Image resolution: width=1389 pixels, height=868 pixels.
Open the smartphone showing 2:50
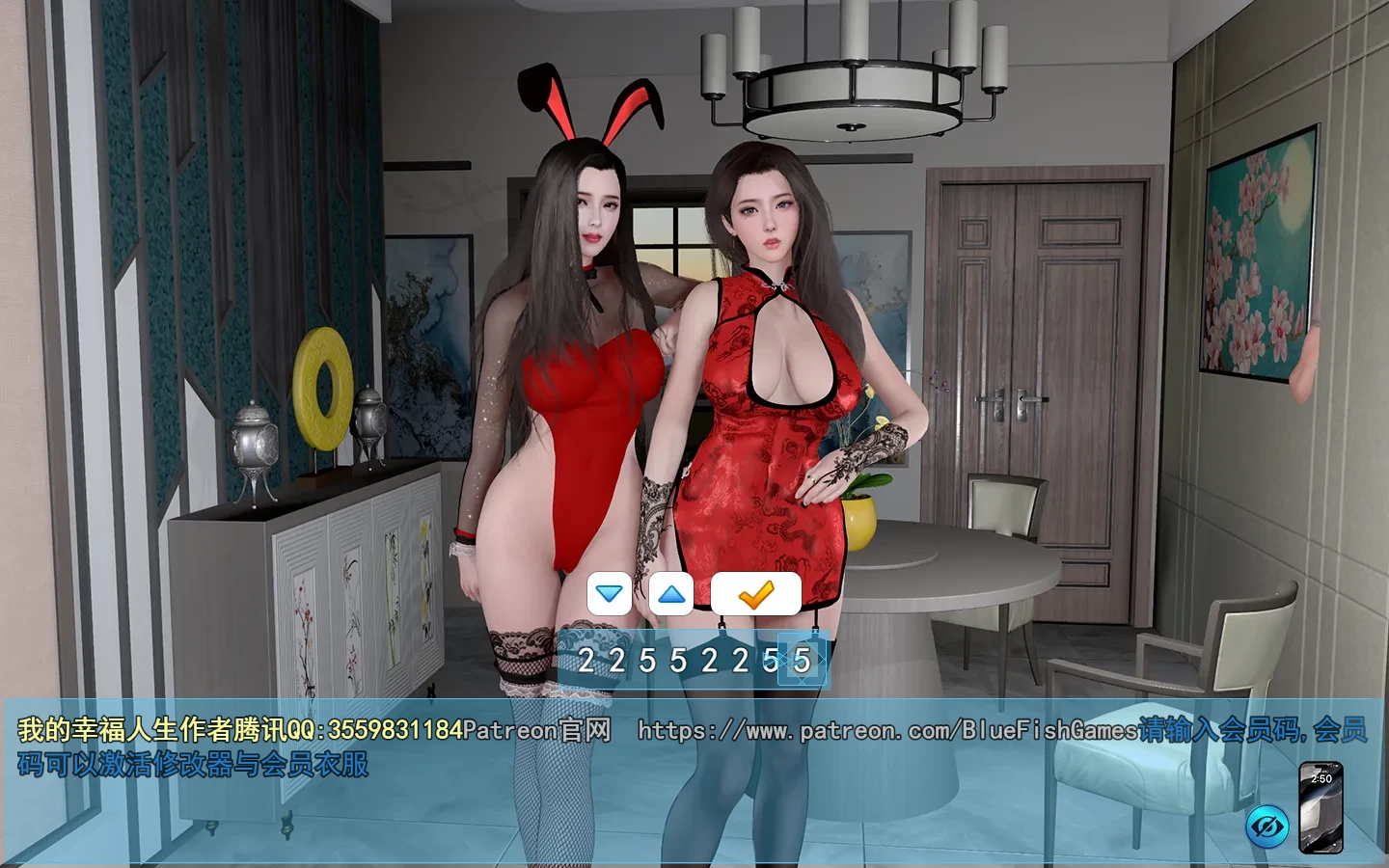coord(1321,807)
